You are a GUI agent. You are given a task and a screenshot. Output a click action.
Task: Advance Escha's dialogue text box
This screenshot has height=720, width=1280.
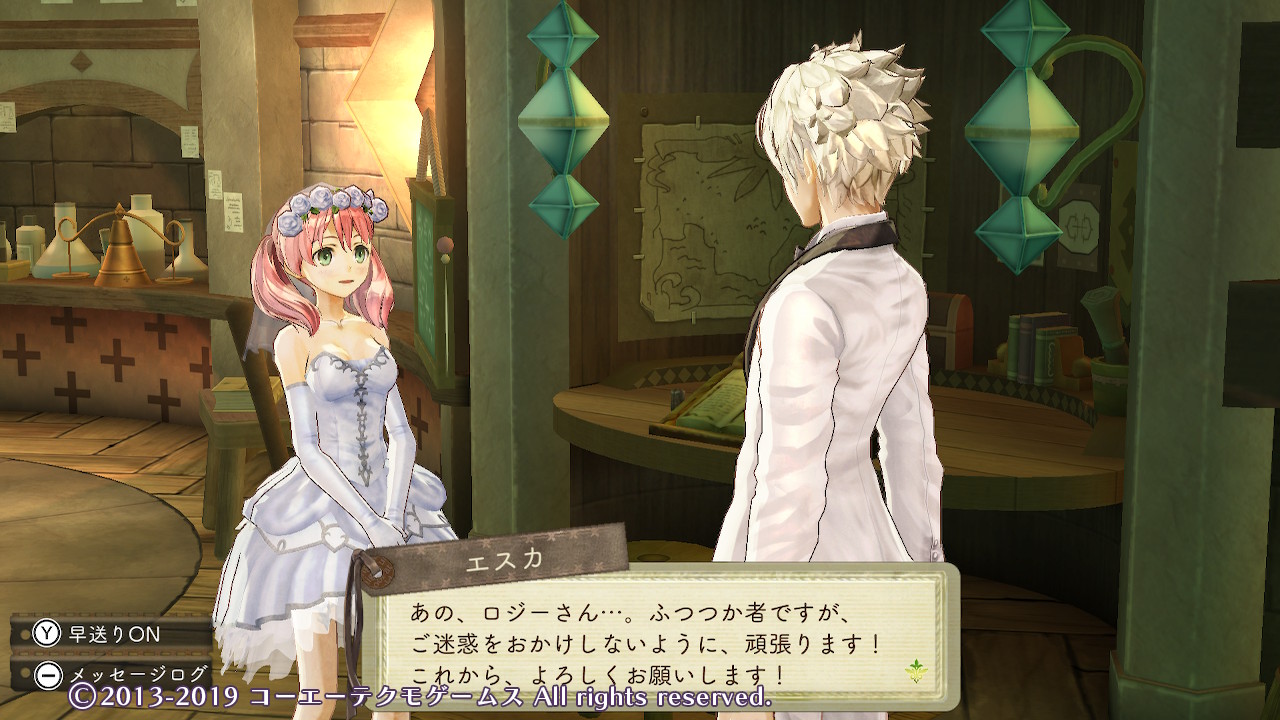pyautogui.click(x=650, y=640)
